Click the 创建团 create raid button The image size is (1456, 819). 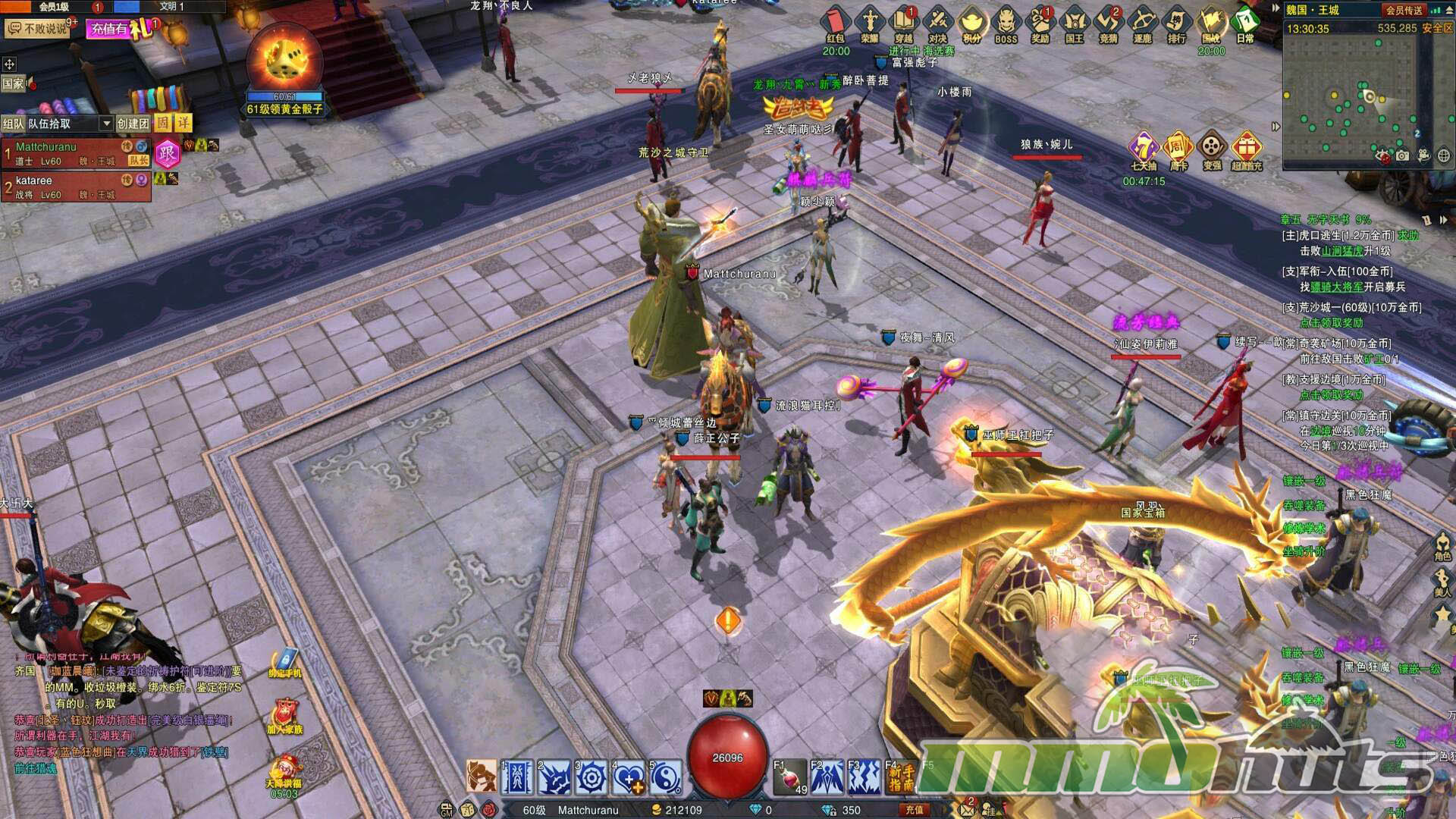pyautogui.click(x=133, y=124)
